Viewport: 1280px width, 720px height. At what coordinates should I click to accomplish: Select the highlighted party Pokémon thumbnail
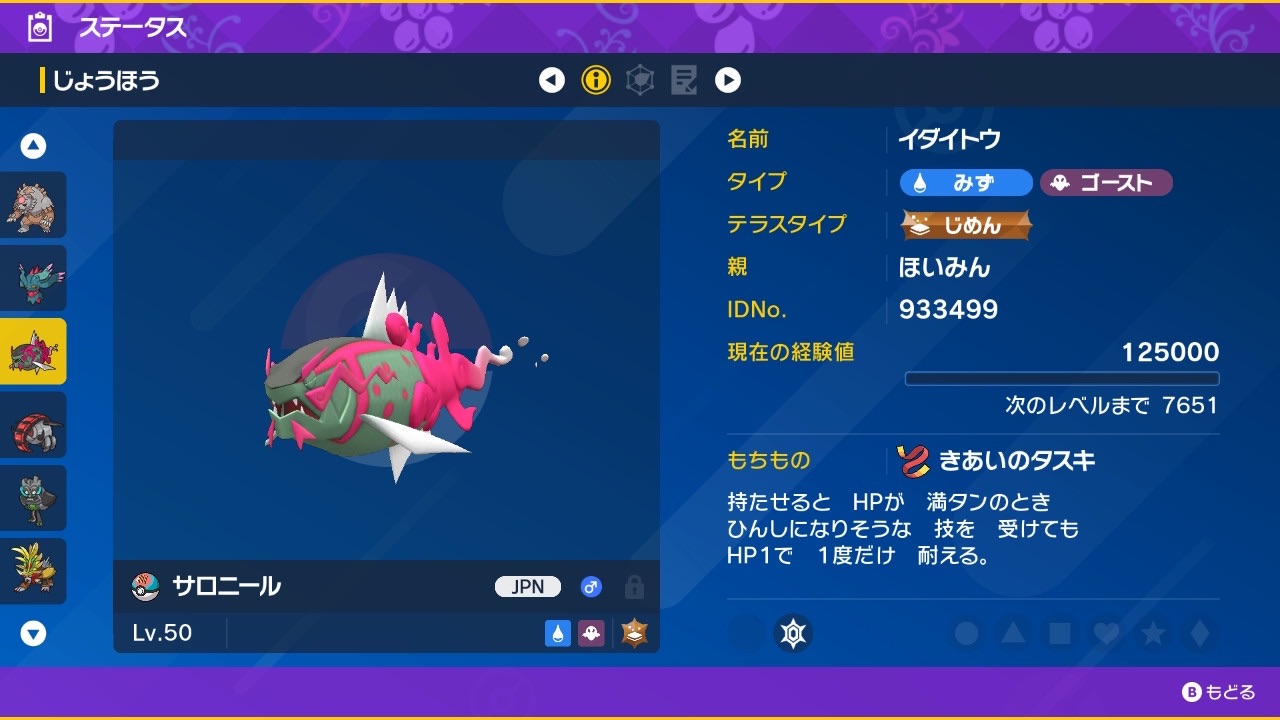point(35,351)
